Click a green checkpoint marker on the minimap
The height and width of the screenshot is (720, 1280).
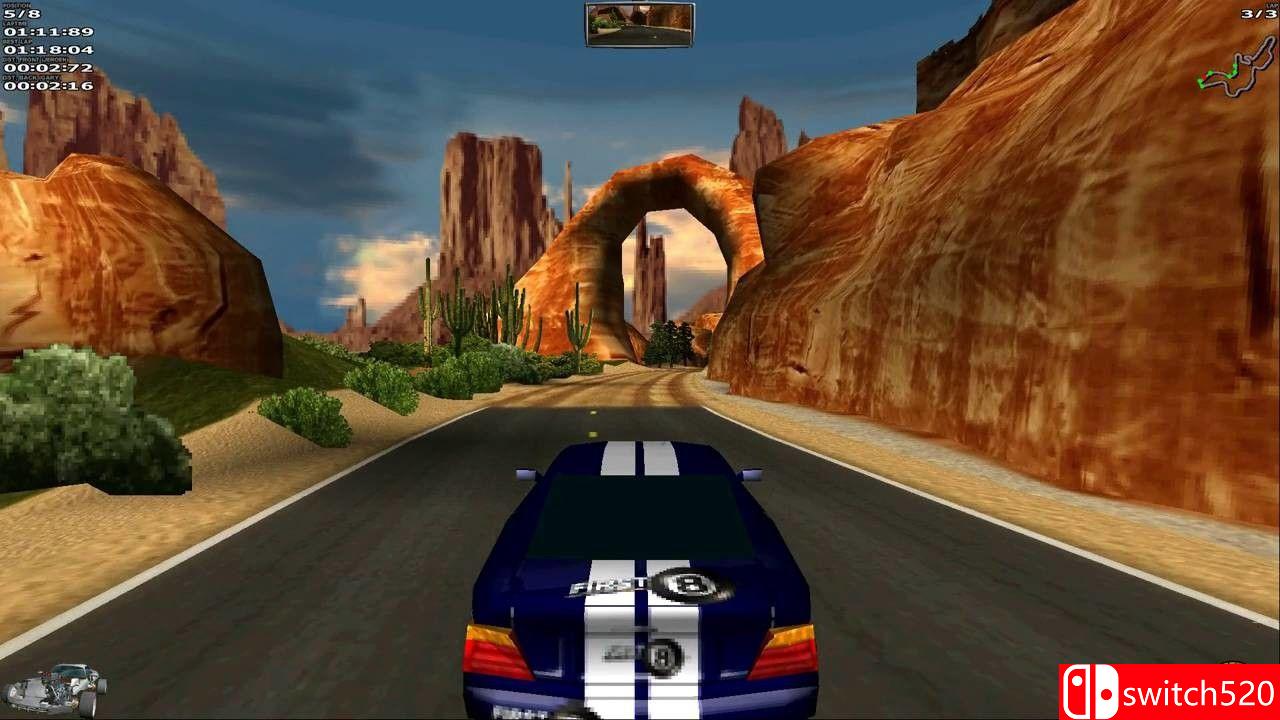click(1210, 72)
